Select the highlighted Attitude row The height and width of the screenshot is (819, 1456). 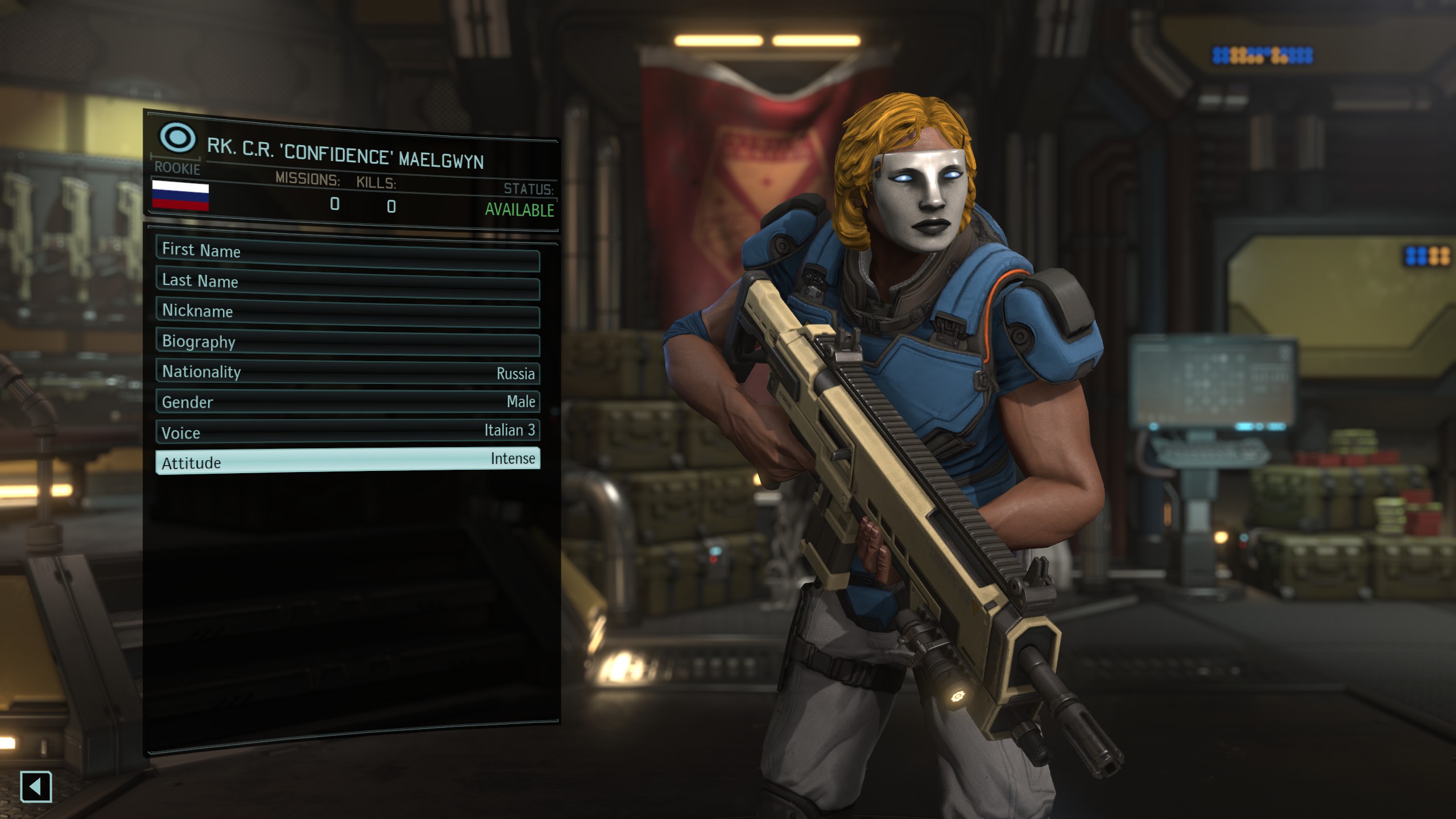[x=348, y=461]
